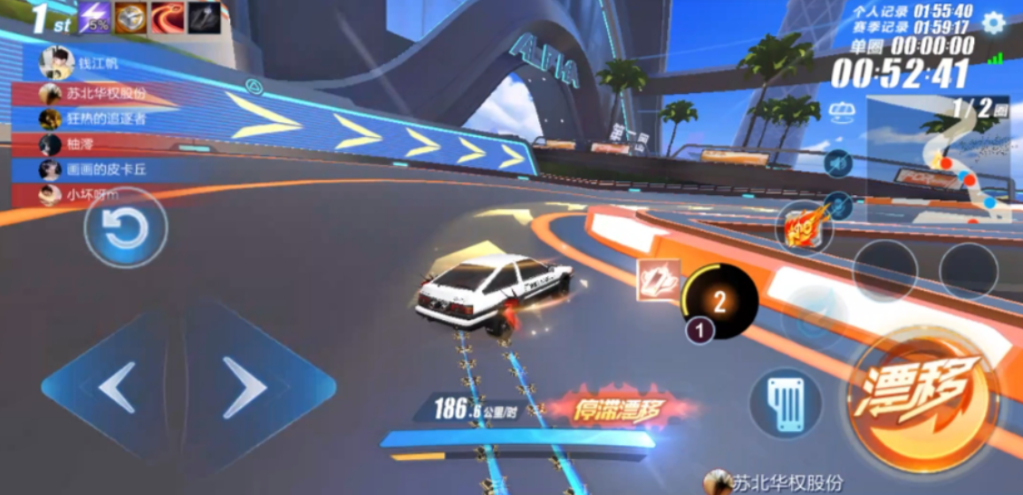This screenshot has width=1023, height=495.
Task: Toggle the muted microphone icon
Action: click(x=838, y=205)
